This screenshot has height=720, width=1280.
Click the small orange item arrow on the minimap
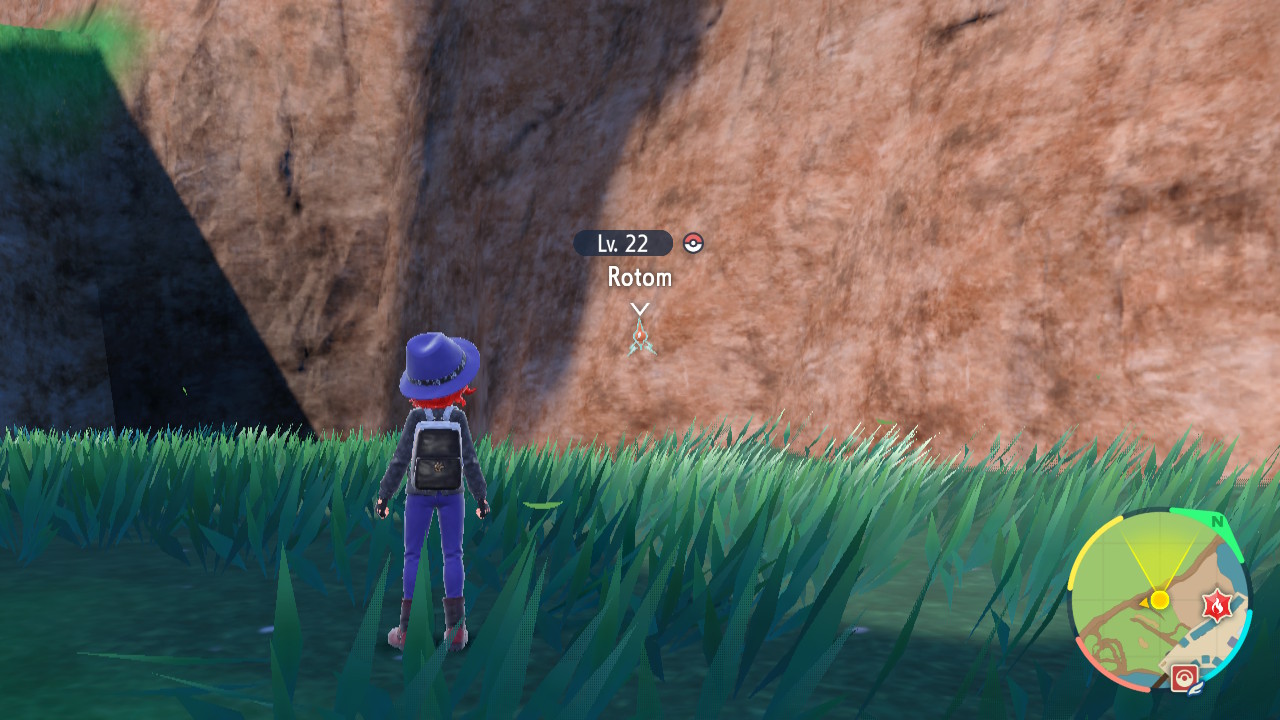click(x=1146, y=605)
